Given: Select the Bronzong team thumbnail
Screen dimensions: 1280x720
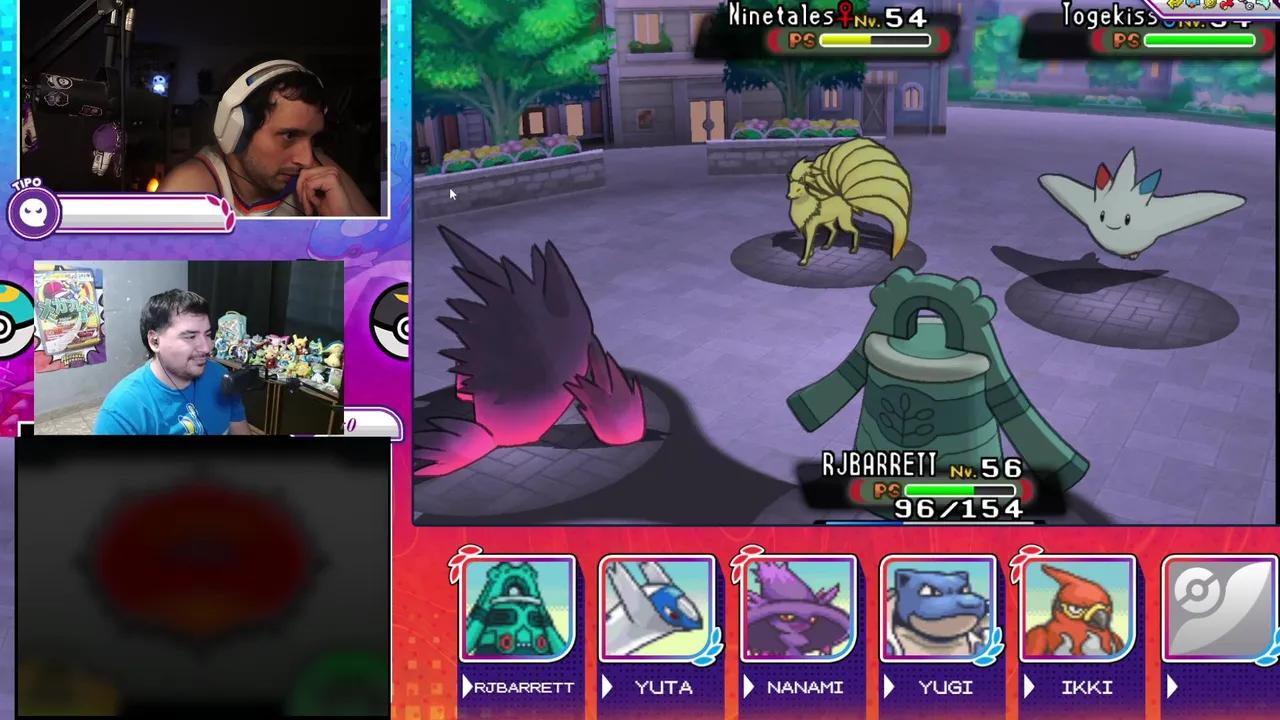Looking at the screenshot, I should [x=516, y=610].
